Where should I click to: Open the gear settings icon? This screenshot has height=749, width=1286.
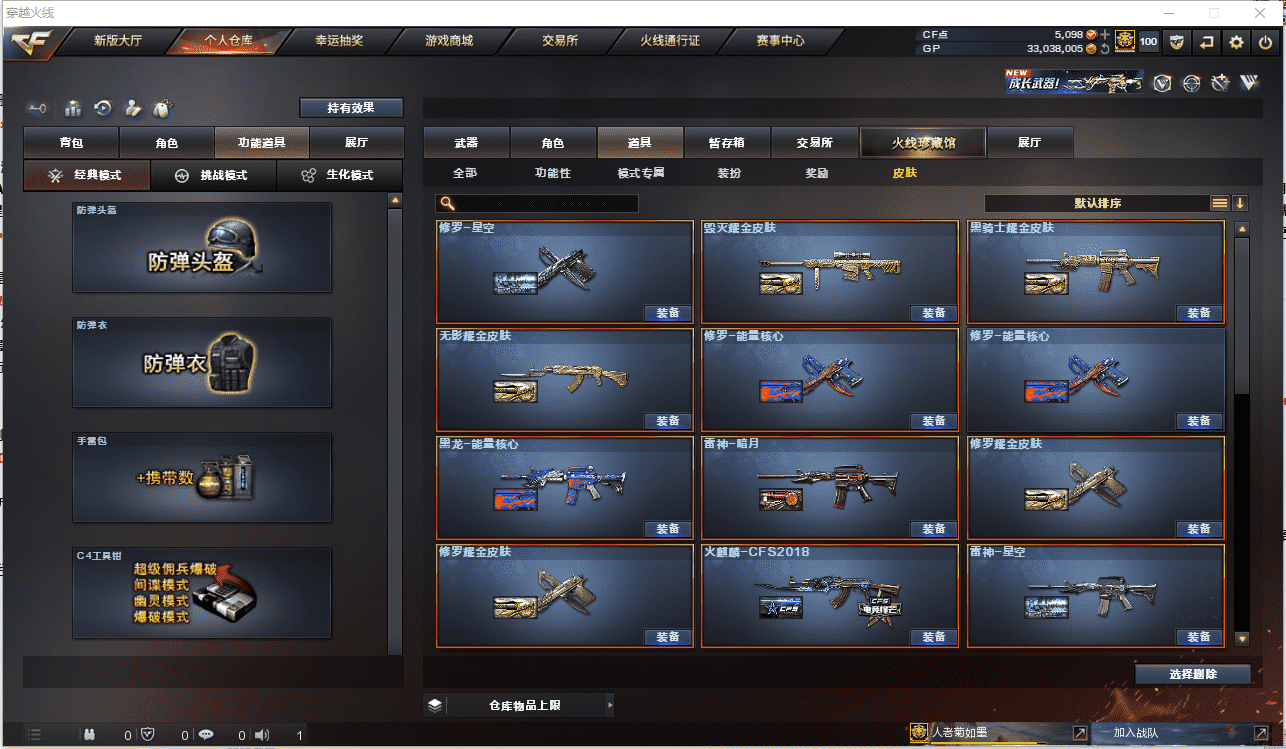(x=1236, y=42)
